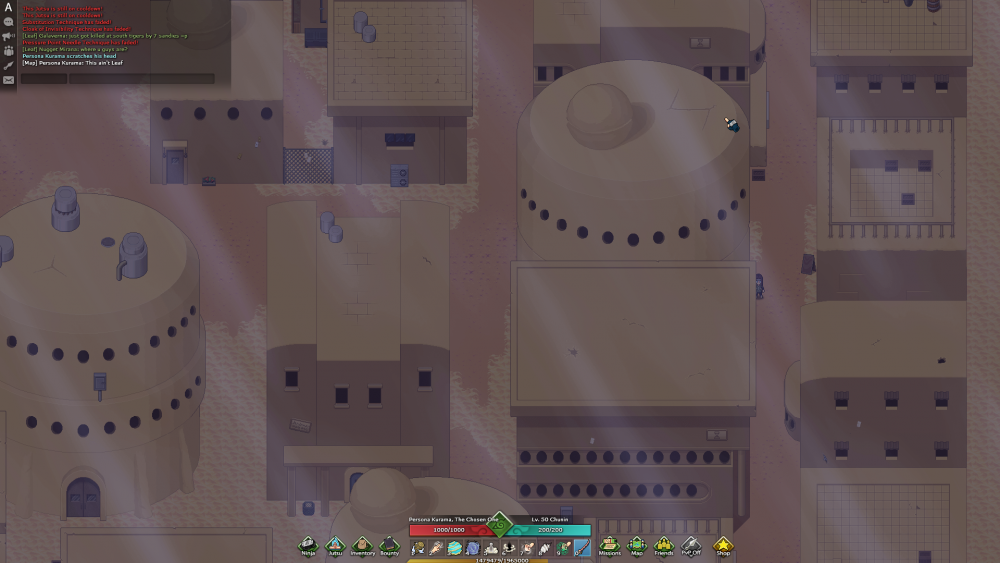Switch to the kunai chat channel
Image resolution: width=1000 pixels, height=563 pixels.
(x=8, y=65)
